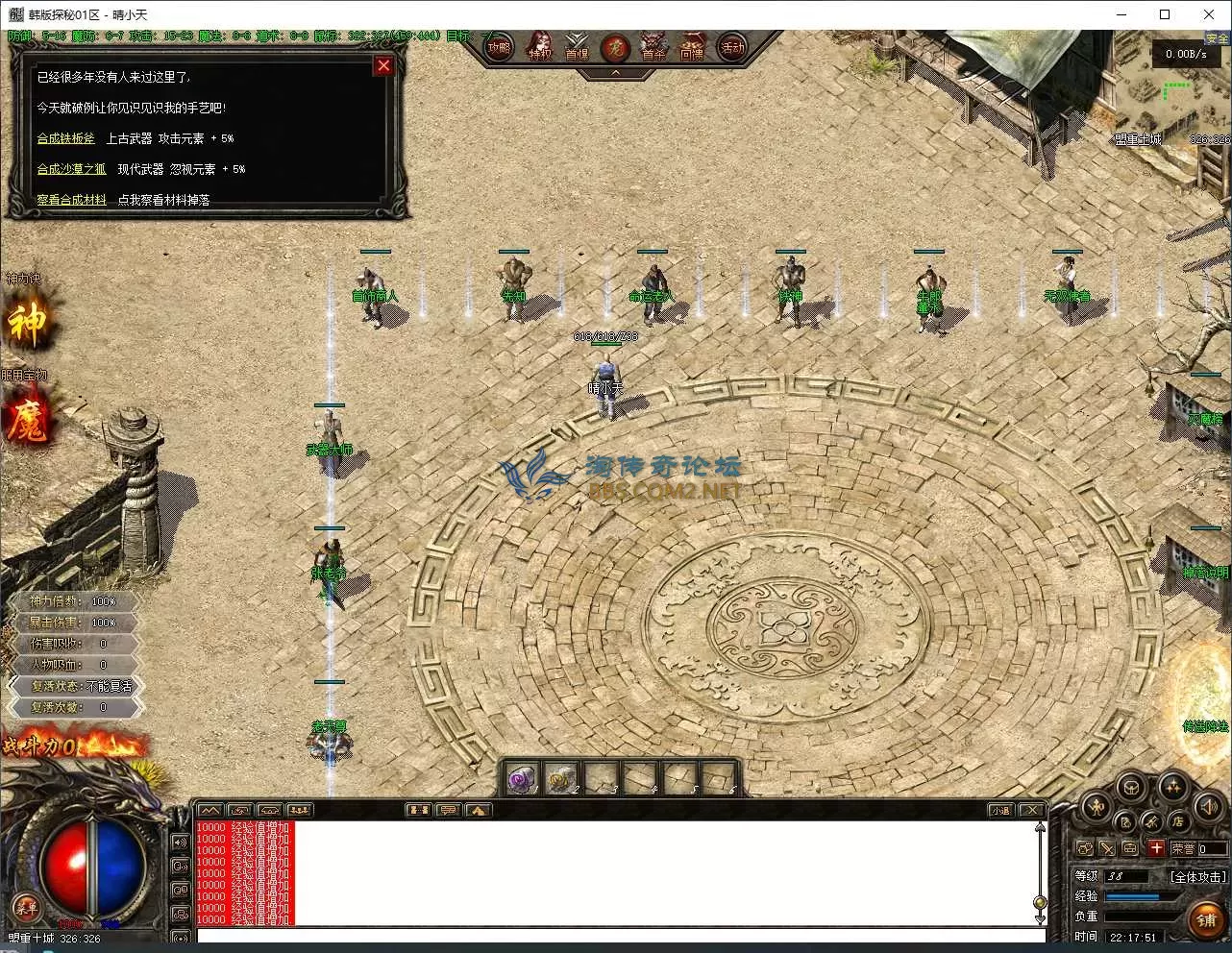Image resolution: width=1232 pixels, height=953 pixels.
Task: Open the 首爆 first-drop menu
Action: pyautogui.click(x=577, y=47)
